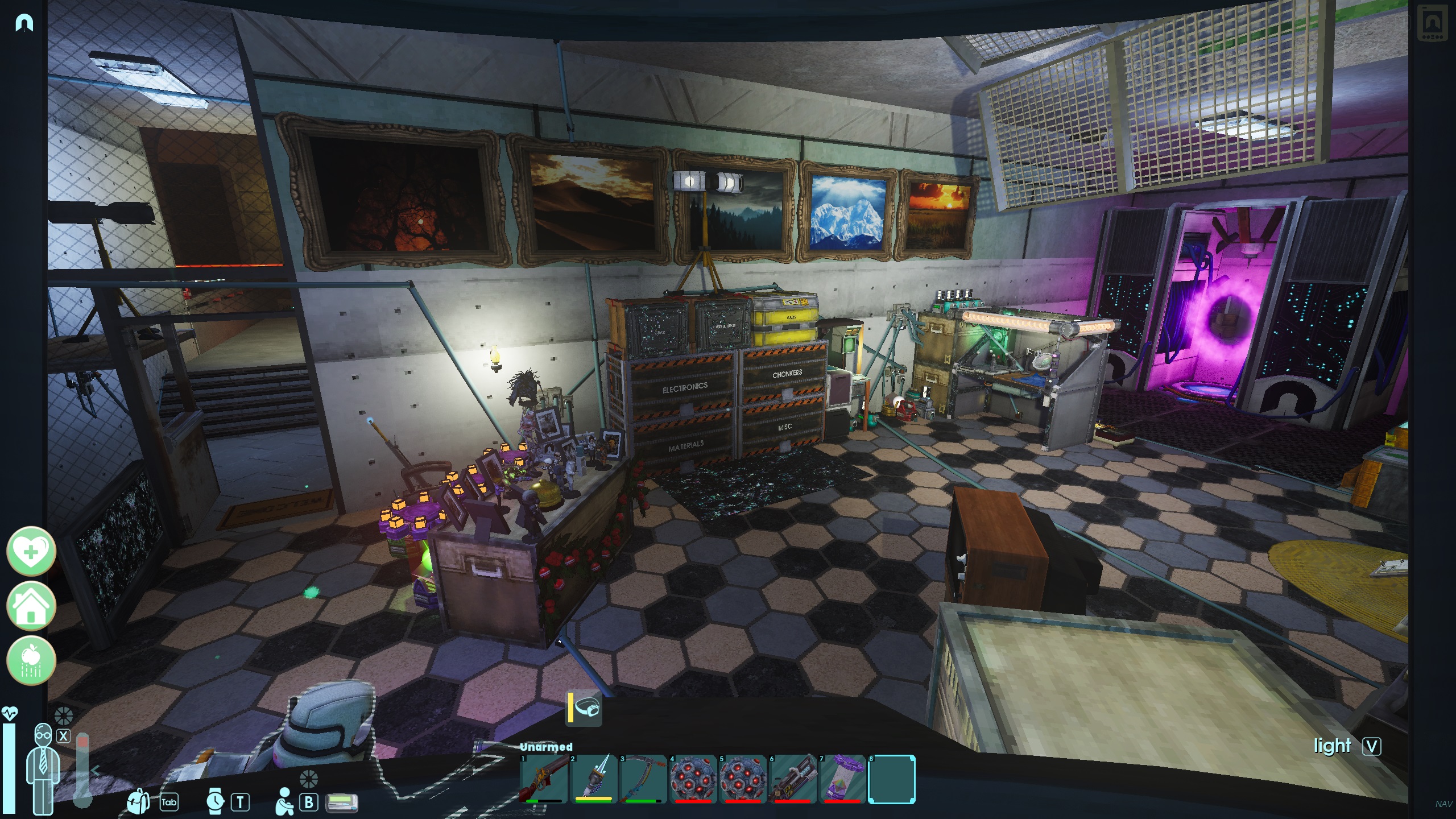Select the purple canister in hotbar slot 7
1456x819 pixels.
tap(841, 778)
